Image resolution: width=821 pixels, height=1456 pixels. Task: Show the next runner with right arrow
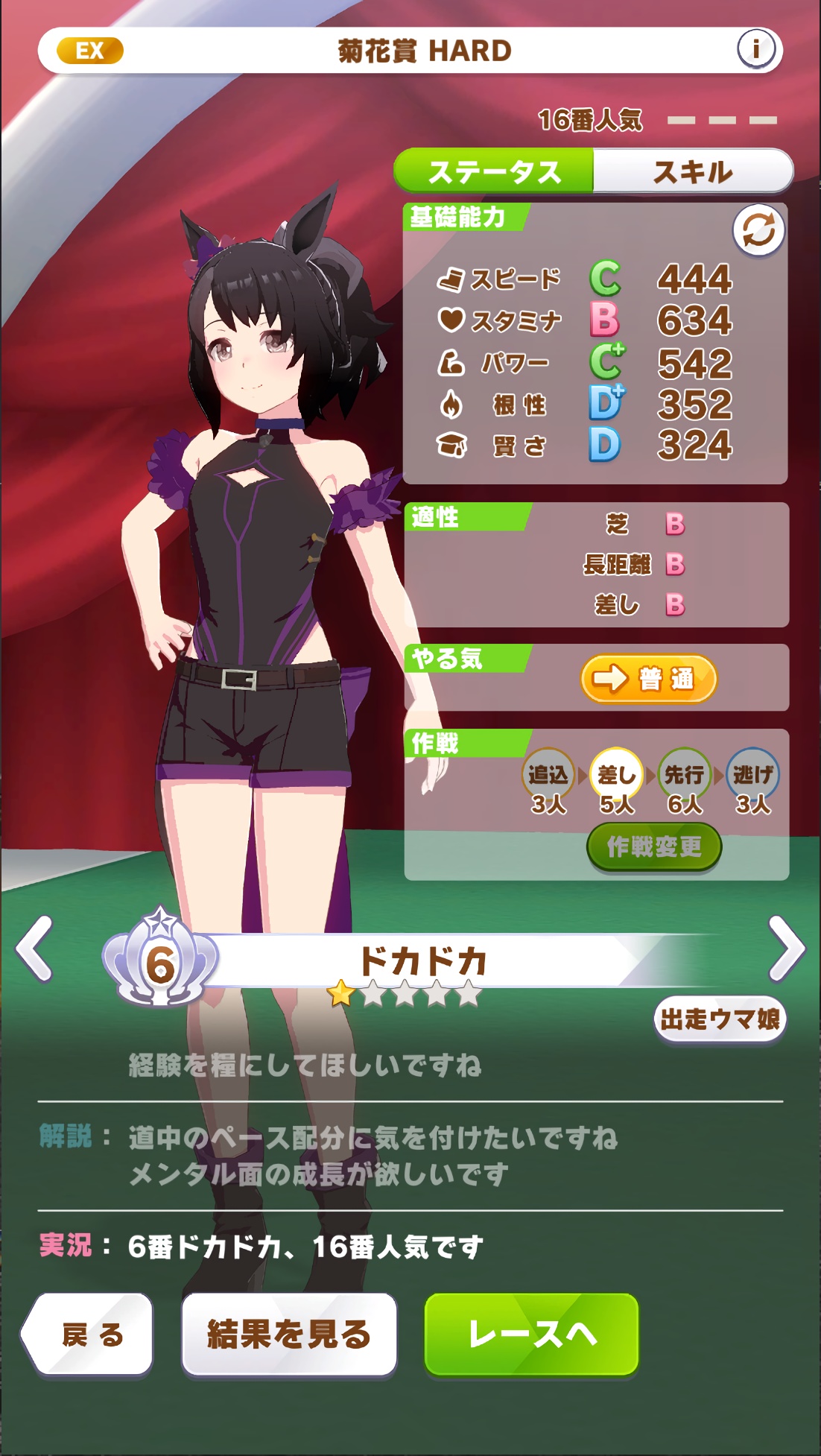786,949
